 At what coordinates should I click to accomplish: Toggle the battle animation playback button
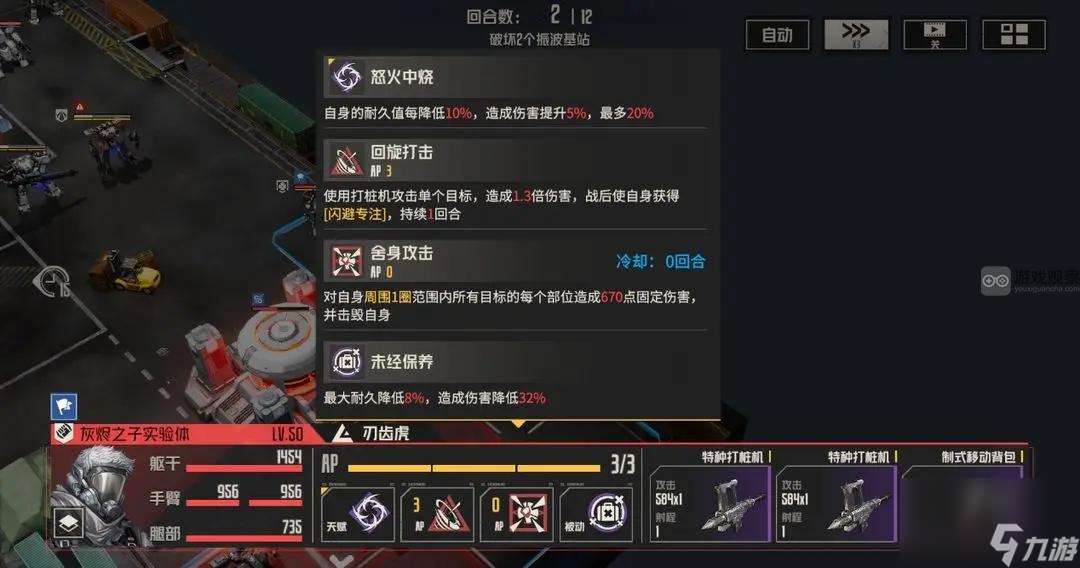point(934,35)
